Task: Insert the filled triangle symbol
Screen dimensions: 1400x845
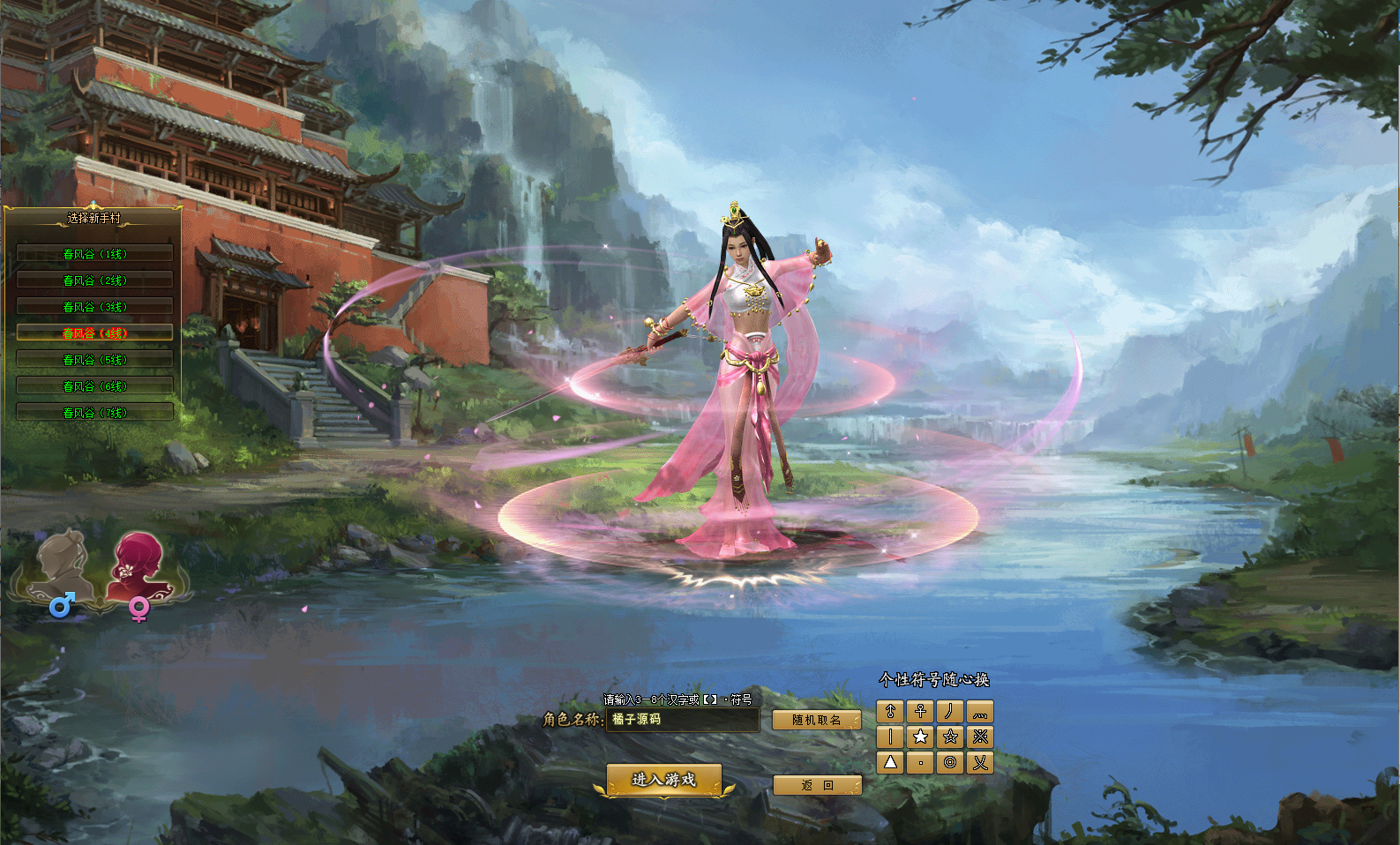Action: [890, 762]
